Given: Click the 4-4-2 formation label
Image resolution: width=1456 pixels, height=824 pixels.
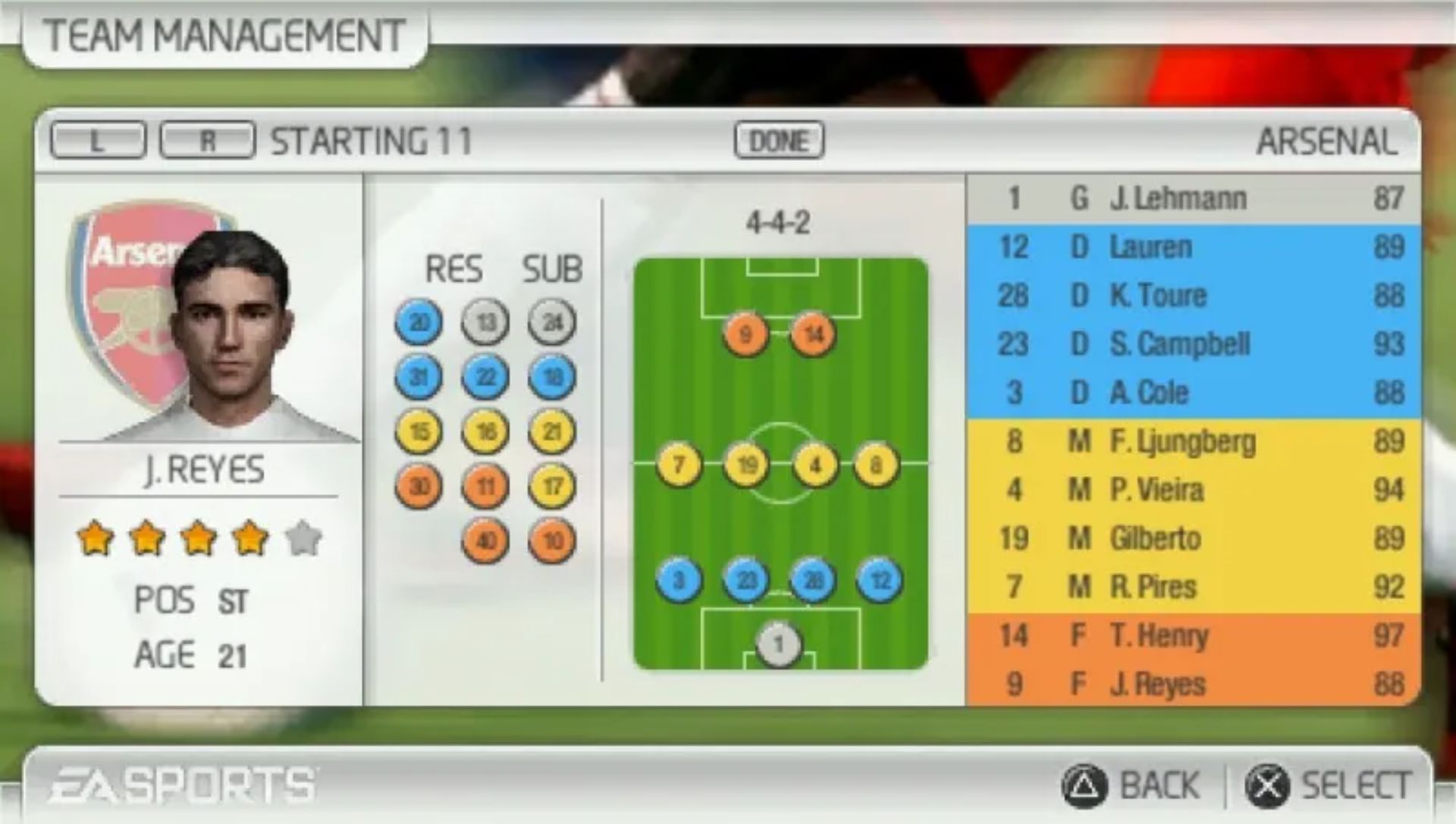Looking at the screenshot, I should click(778, 221).
